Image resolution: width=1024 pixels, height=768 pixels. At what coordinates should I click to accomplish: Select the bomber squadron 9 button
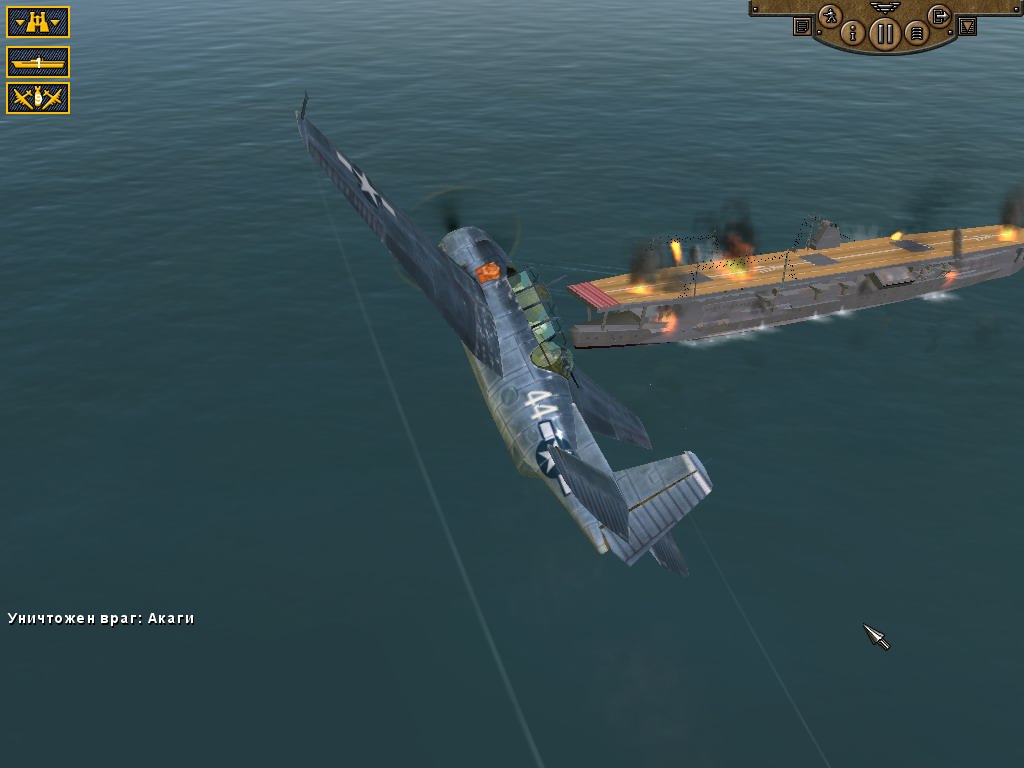click(38, 98)
